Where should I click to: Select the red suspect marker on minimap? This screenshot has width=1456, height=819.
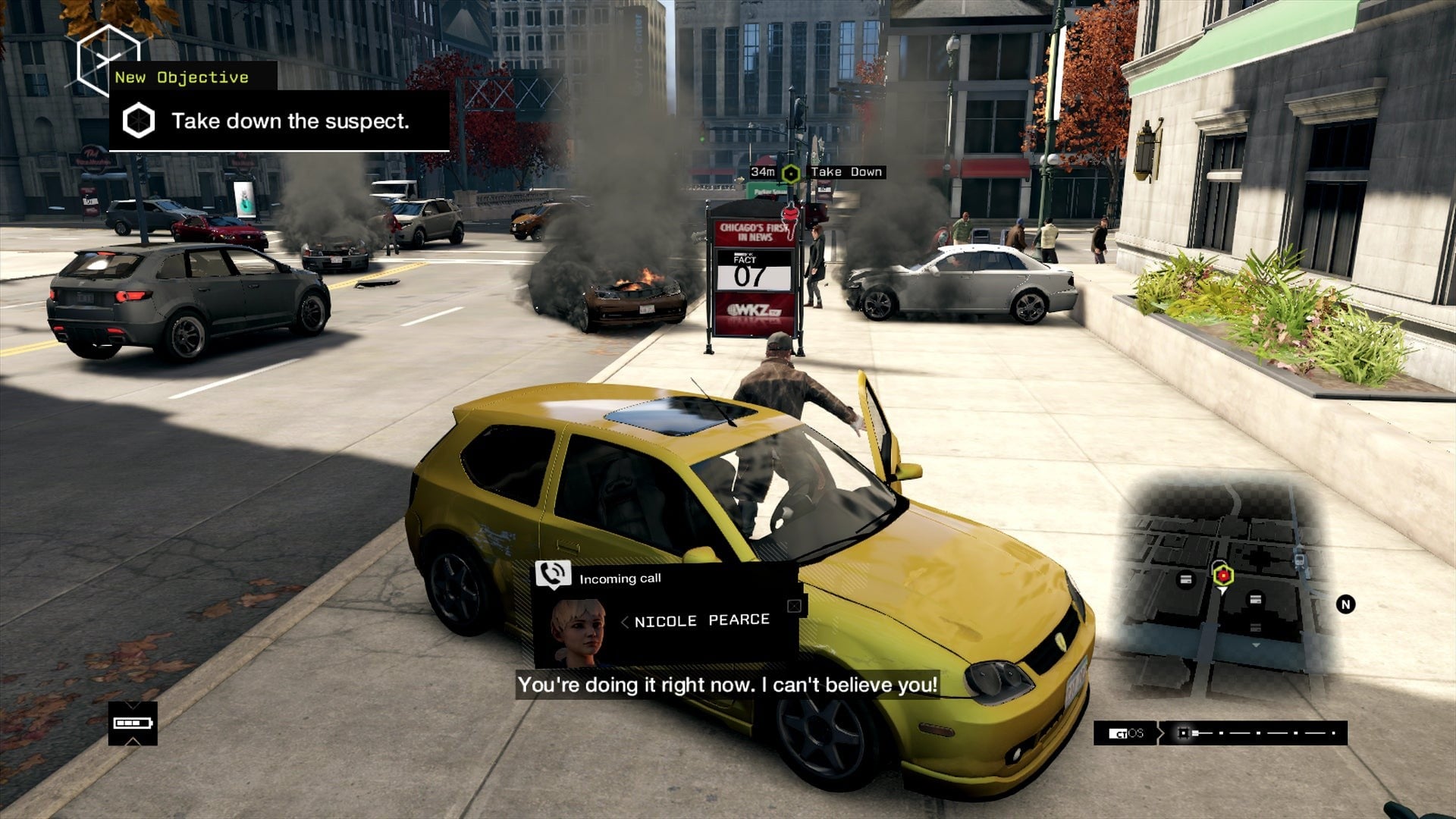(1222, 576)
